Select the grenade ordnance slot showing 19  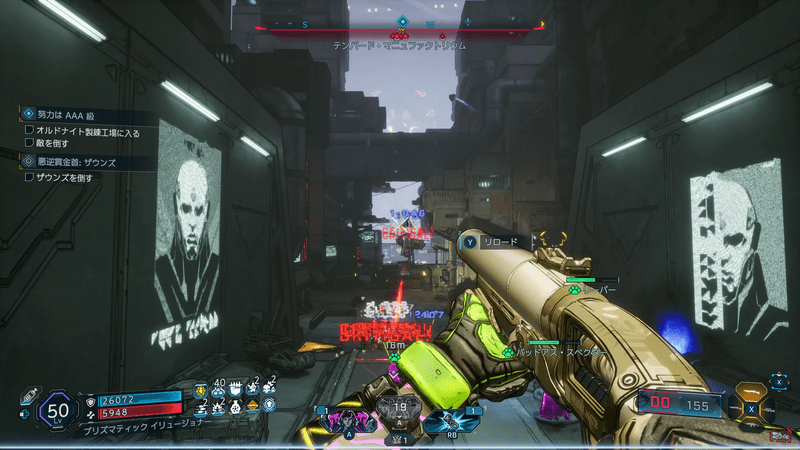398,412
